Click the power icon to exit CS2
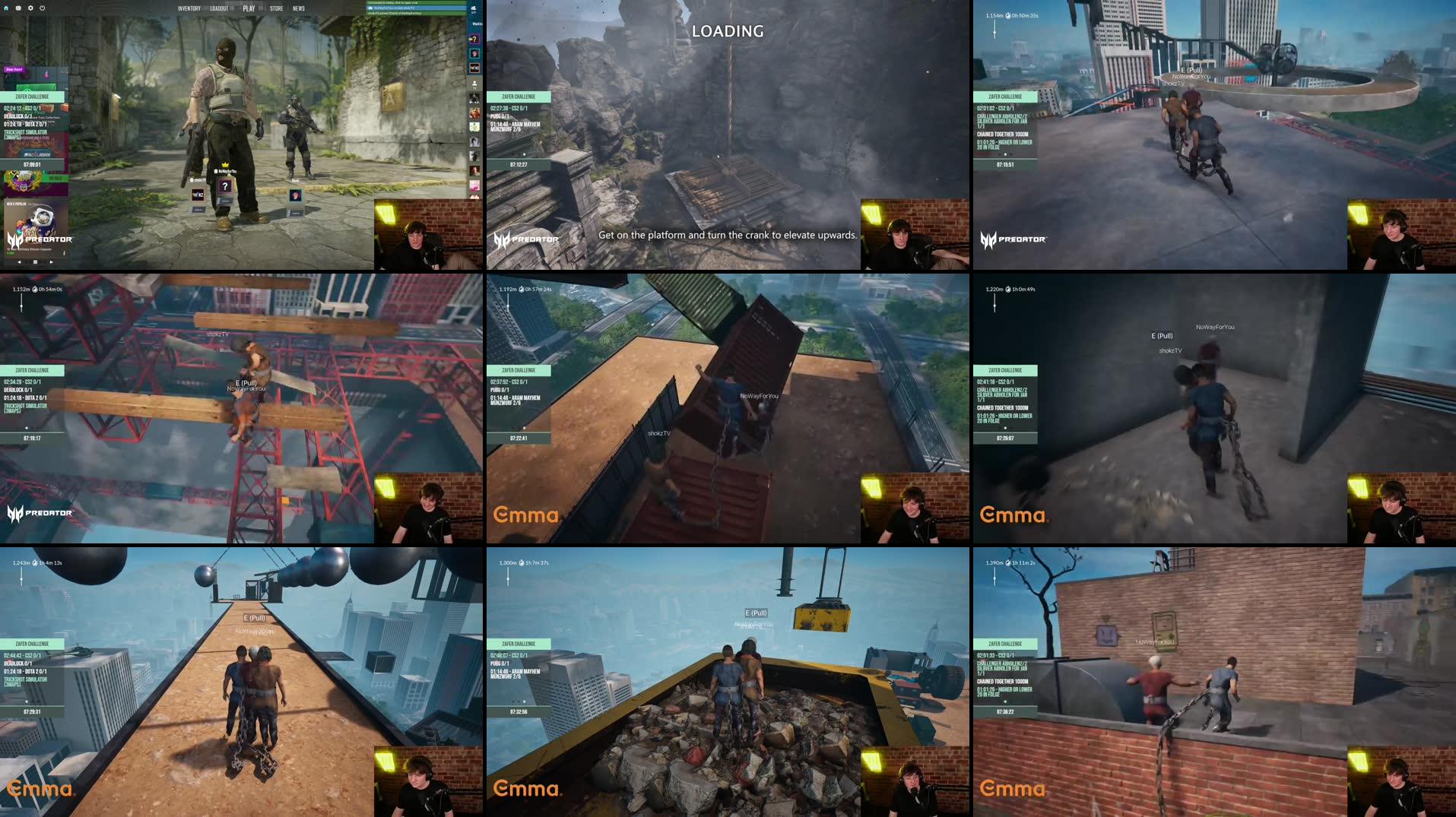 (42, 8)
